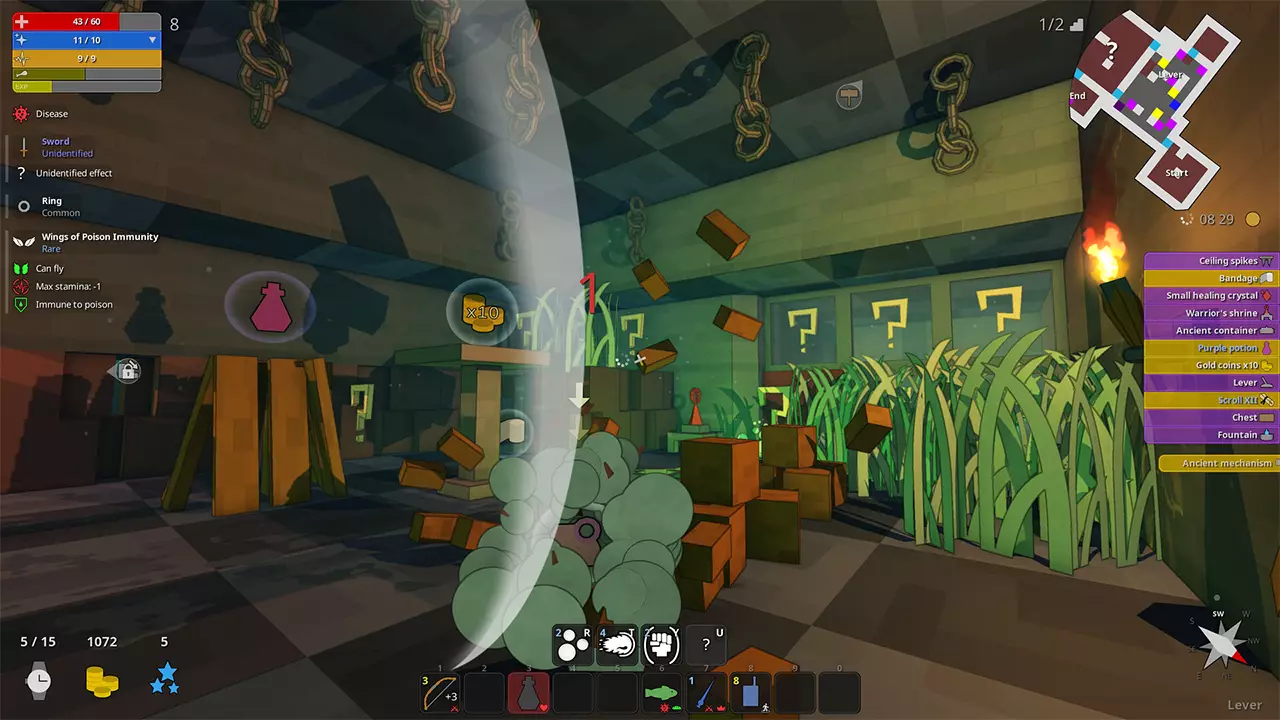Image resolution: width=1280 pixels, height=720 pixels.
Task: Activate the three-orbs ability
Action: 573,646
